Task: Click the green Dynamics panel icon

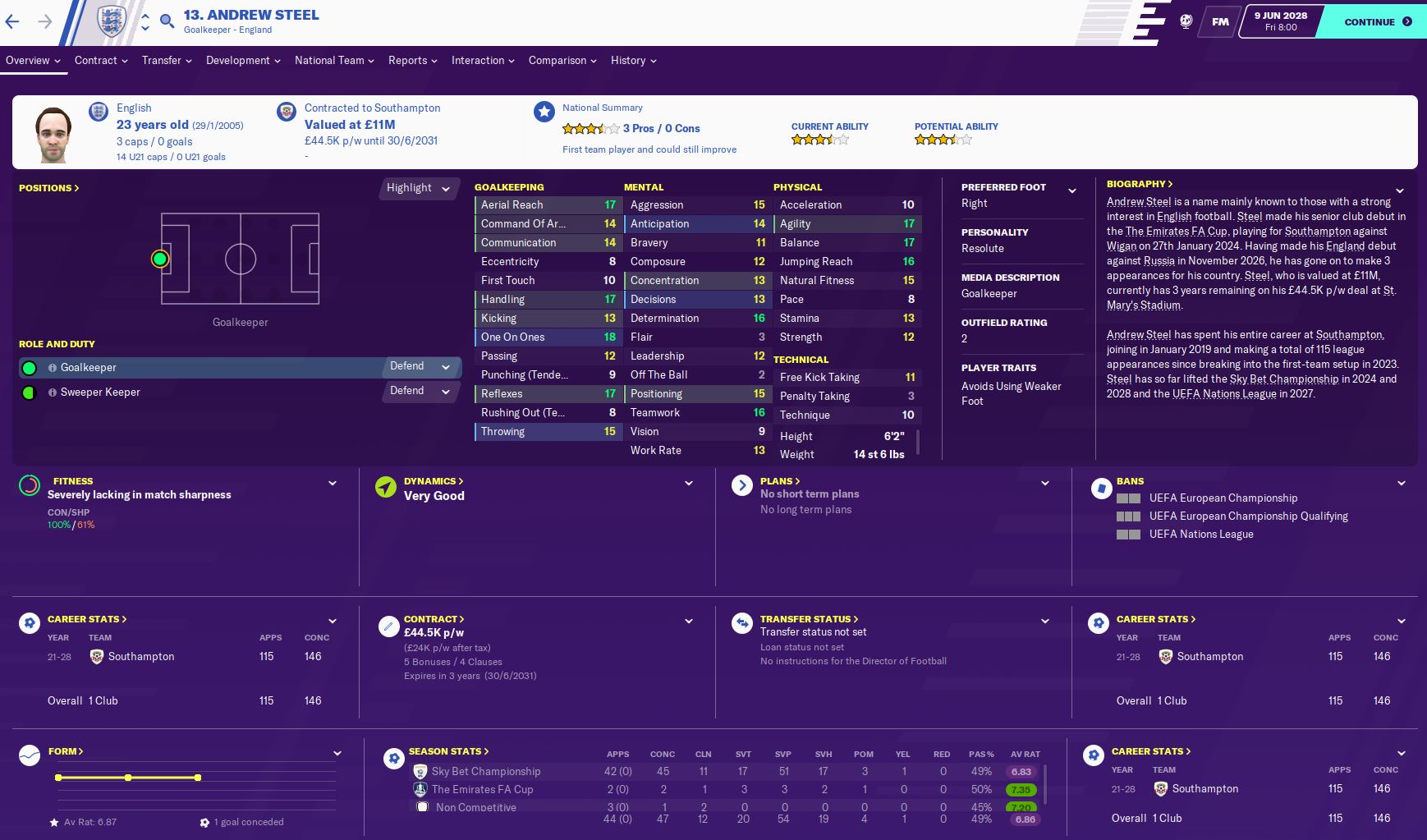Action: pos(384,486)
